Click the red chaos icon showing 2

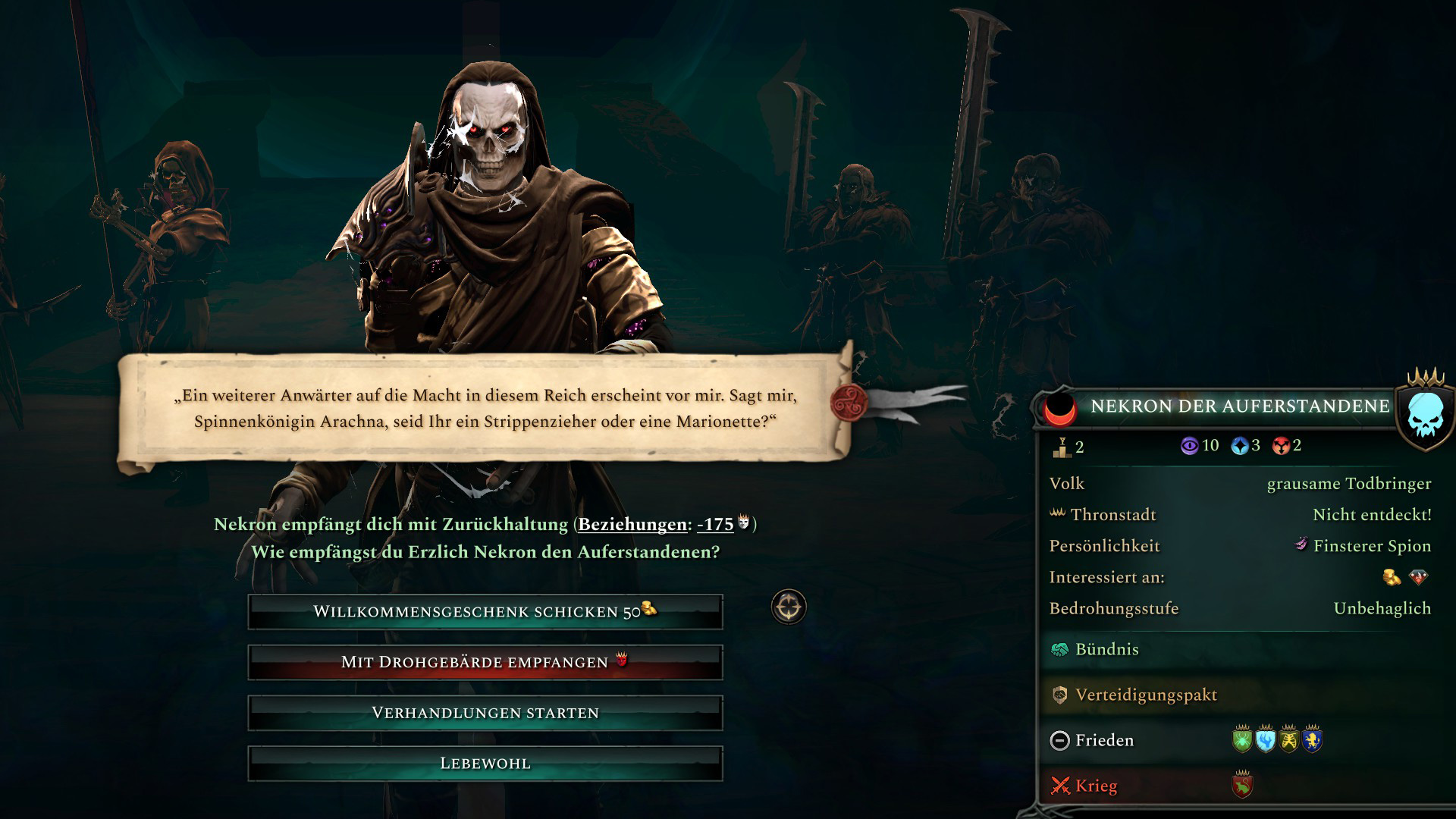tap(1281, 446)
